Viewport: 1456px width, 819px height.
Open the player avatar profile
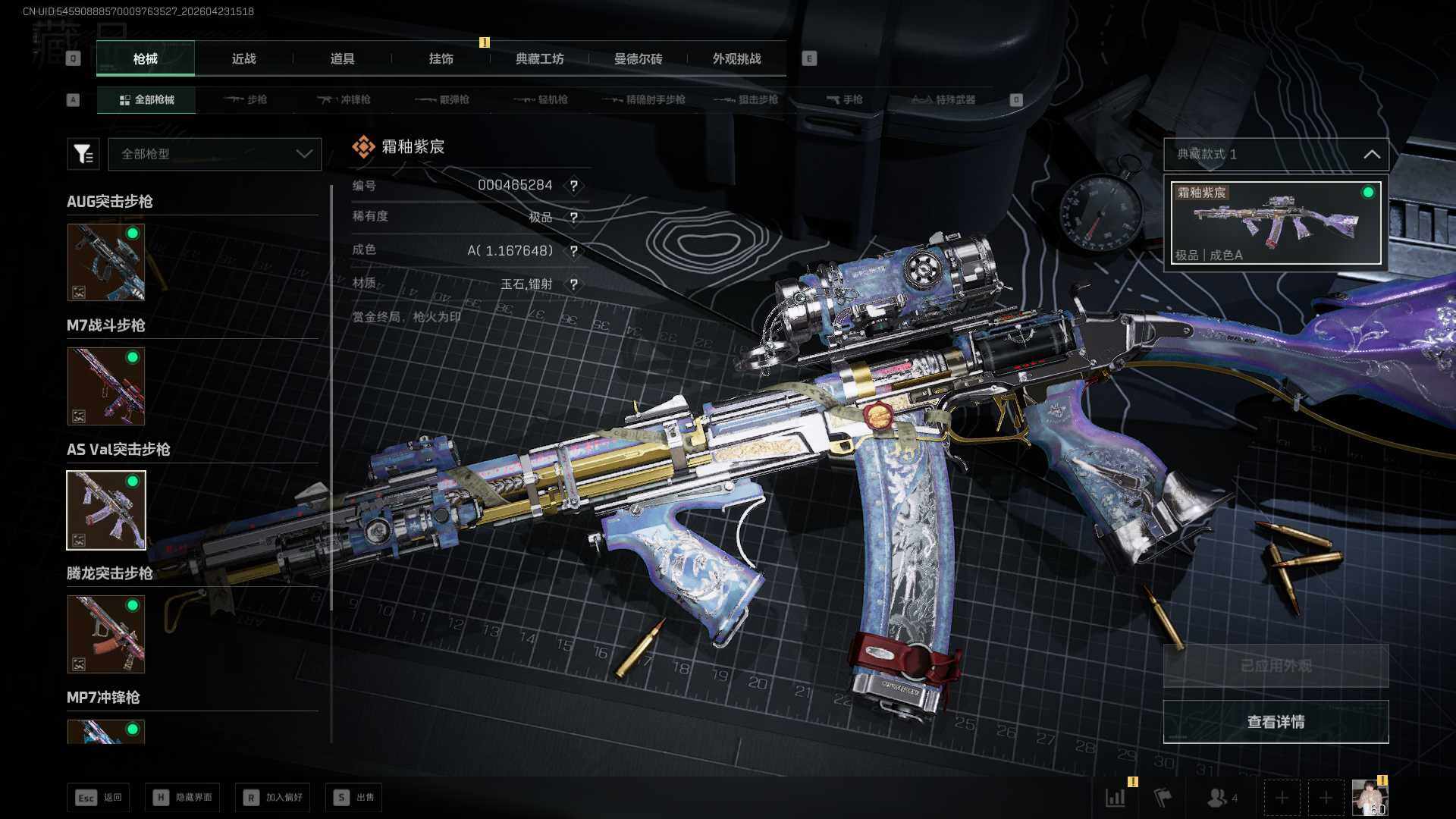[x=1370, y=798]
